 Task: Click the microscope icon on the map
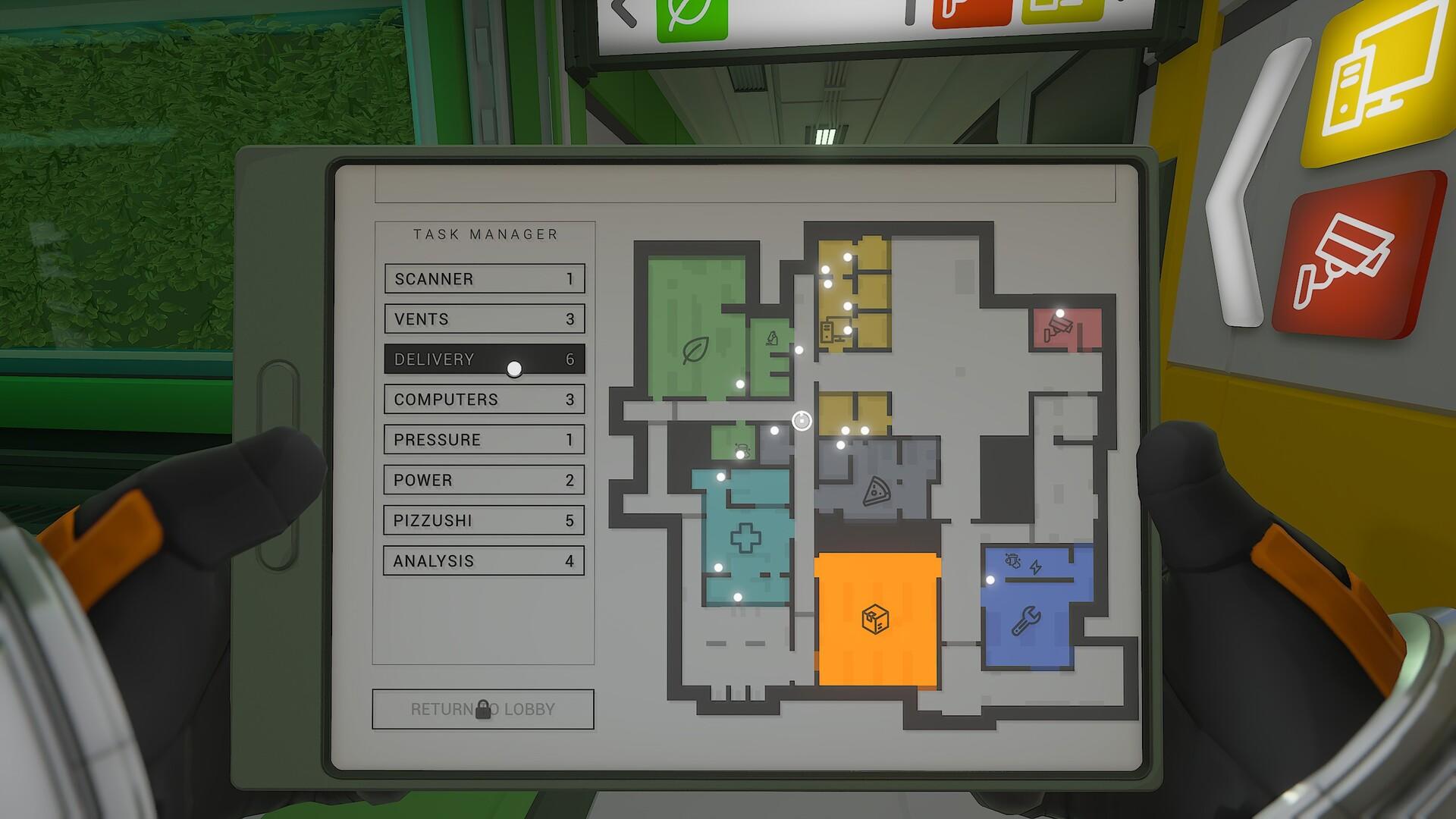click(x=772, y=336)
